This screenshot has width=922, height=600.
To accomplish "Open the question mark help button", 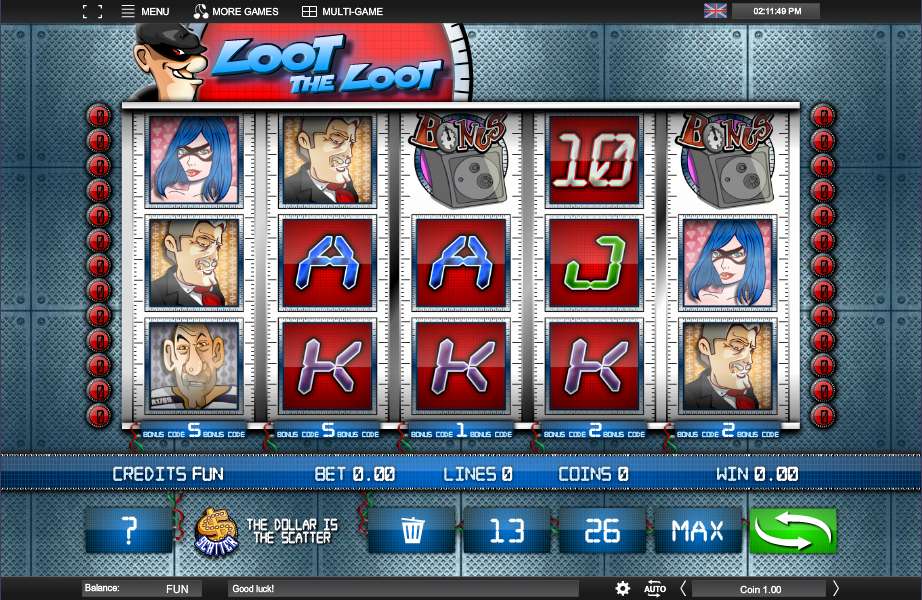I will tap(129, 530).
